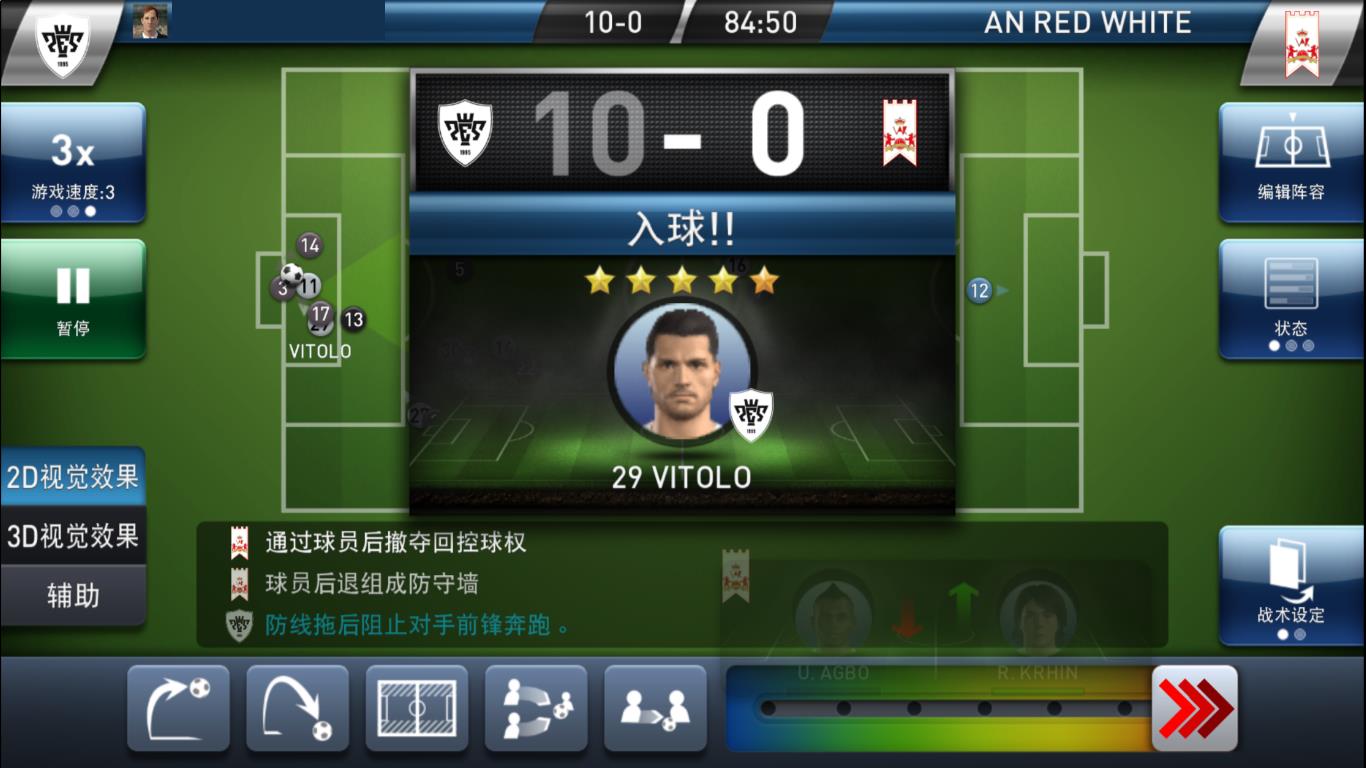Pause the match with the 暂停 button
Viewport: 1366px width, 768px height.
click(x=73, y=298)
